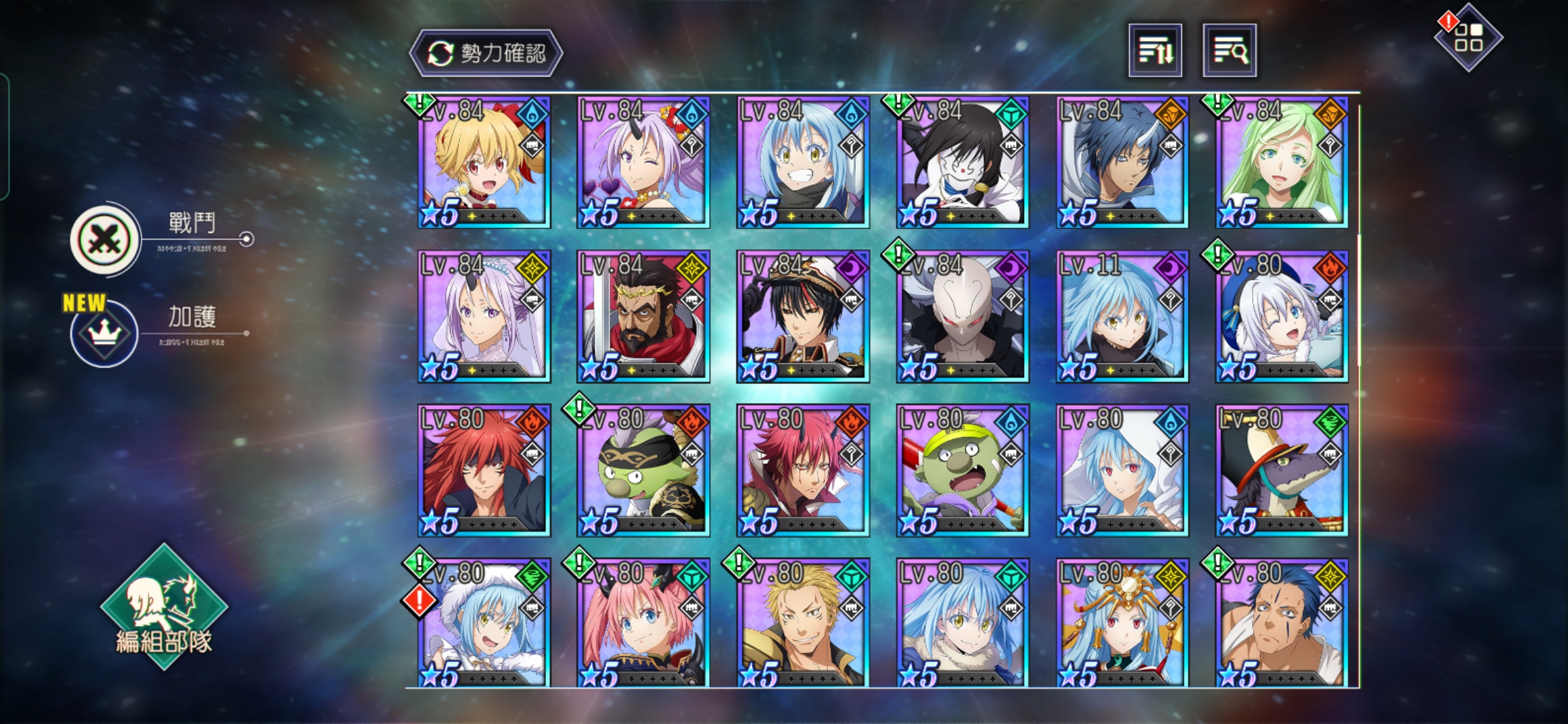
Task: Select the crocodile with pirate hat card
Action: point(1281,471)
